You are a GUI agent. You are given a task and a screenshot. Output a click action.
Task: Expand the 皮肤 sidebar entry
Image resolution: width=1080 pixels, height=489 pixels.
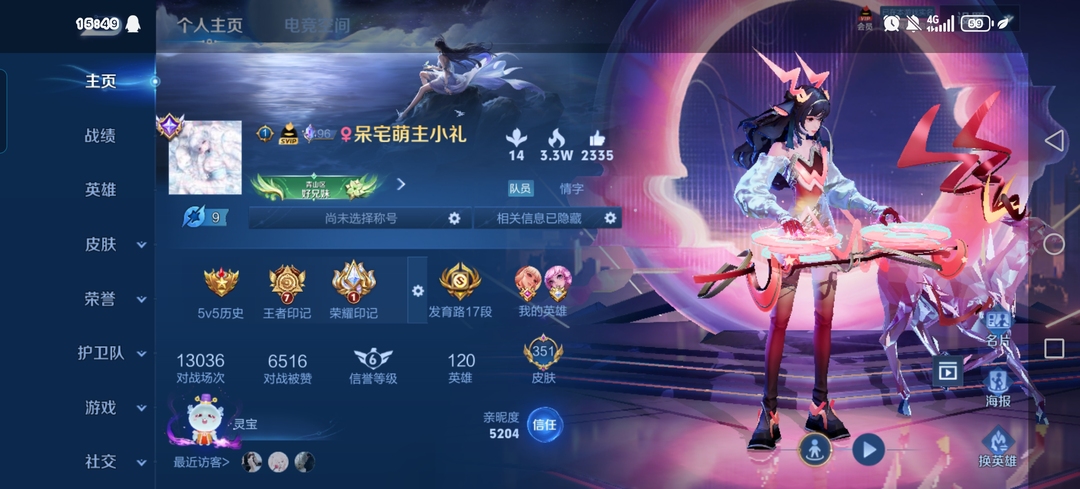pyautogui.click(x=113, y=244)
